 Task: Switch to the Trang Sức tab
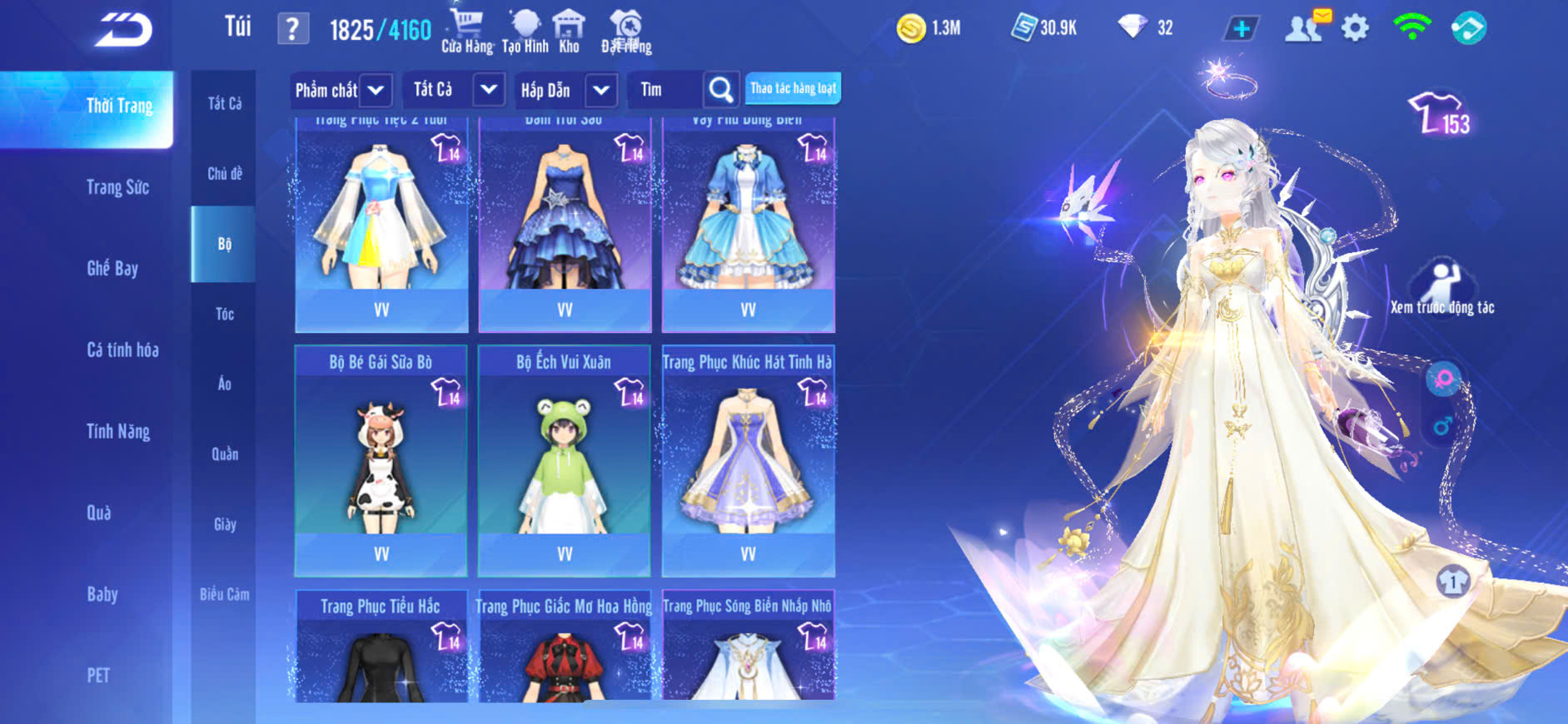tap(117, 187)
